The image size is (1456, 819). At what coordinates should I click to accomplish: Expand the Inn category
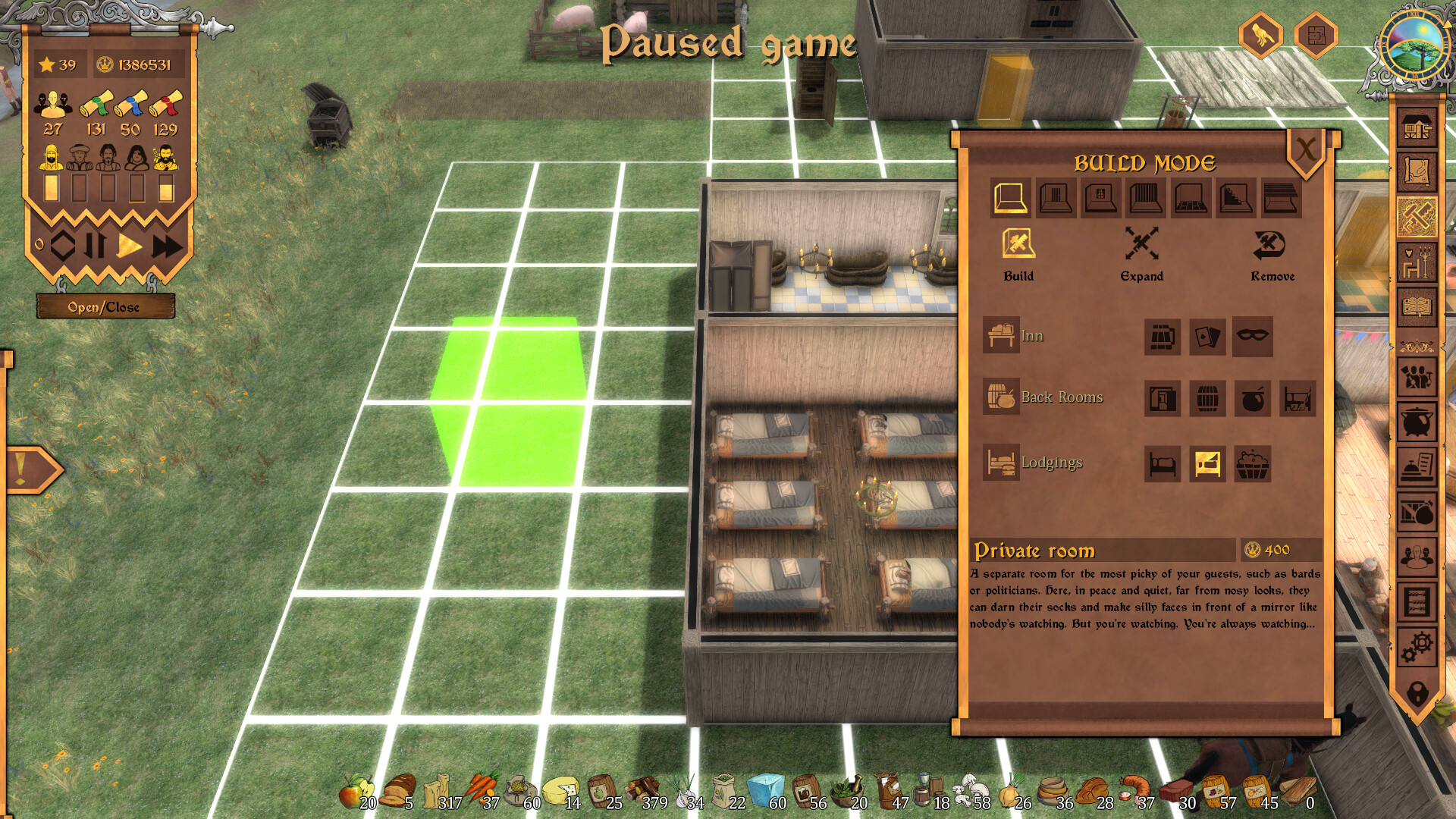pyautogui.click(x=1002, y=335)
